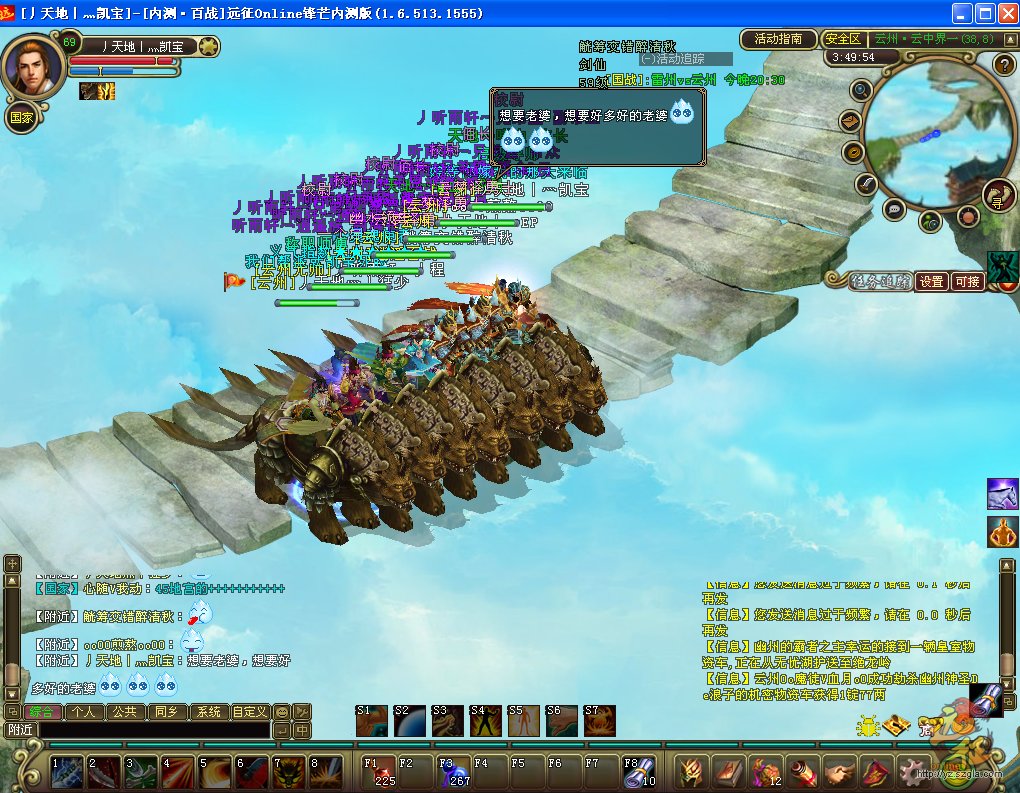Click the player character portrait
Screen dimensions: 1020x793
pos(31,66)
